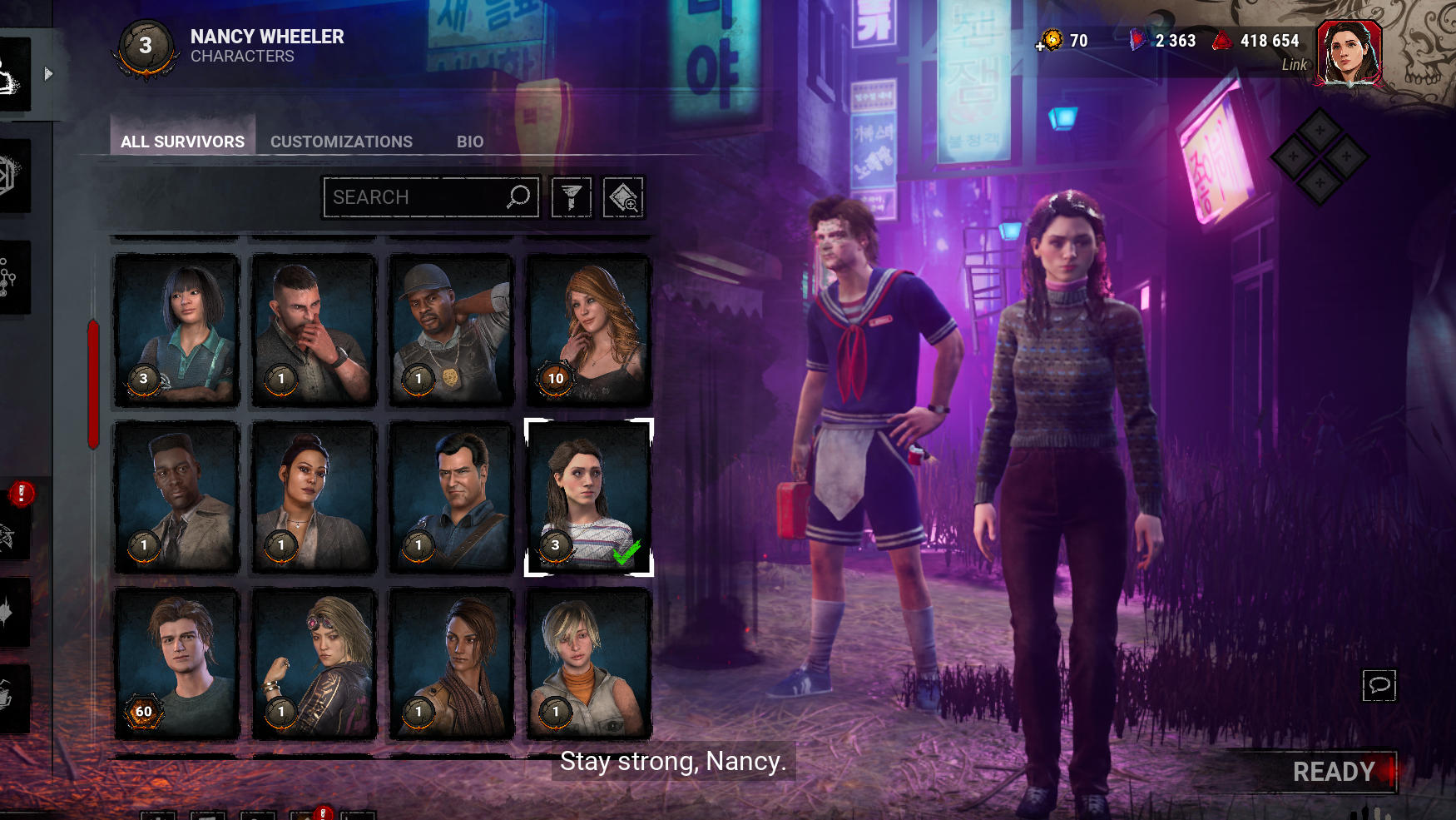Select the blonde survivor in orange turtleneck

coord(588,663)
